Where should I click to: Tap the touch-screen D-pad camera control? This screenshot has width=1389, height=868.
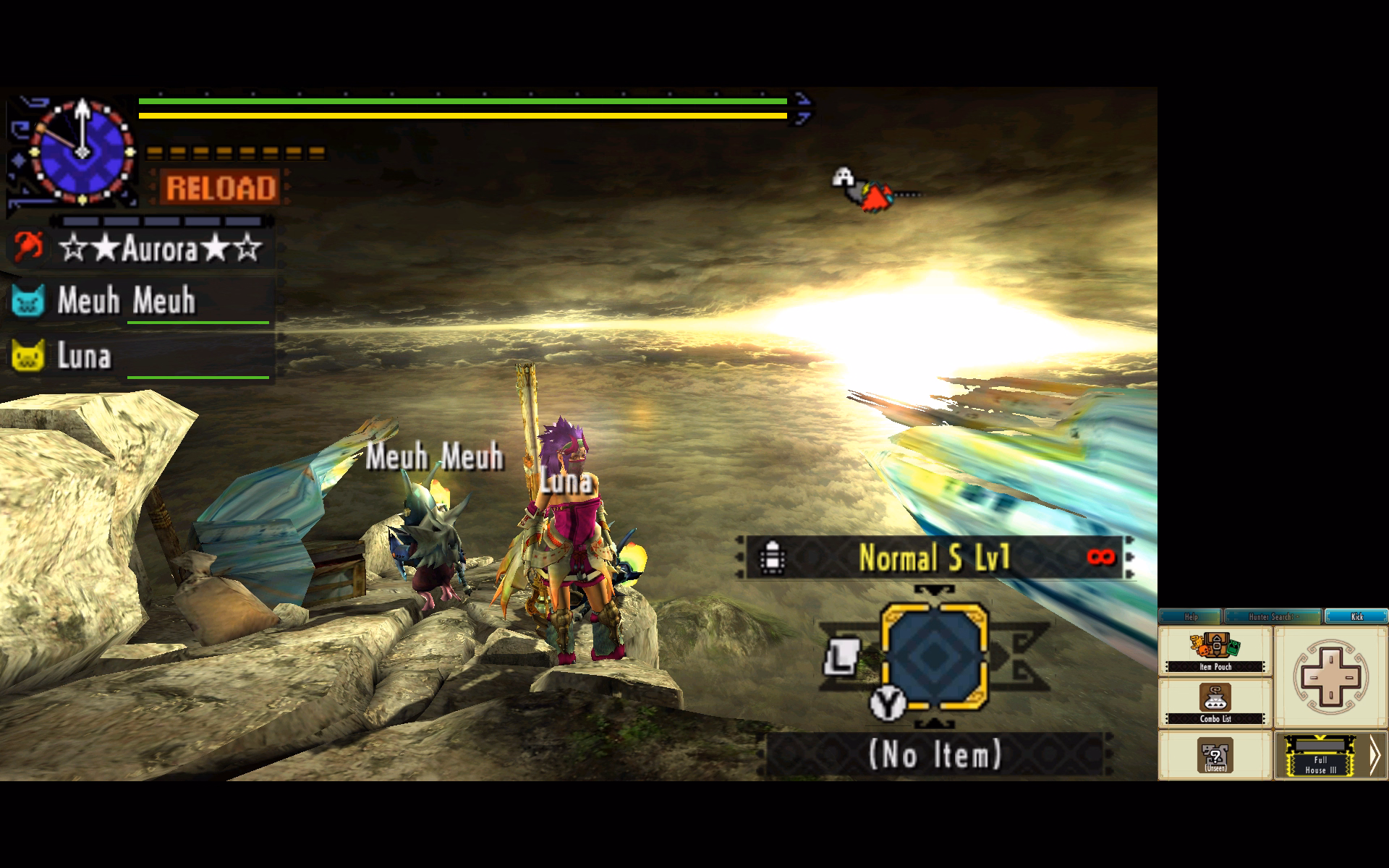click(1330, 677)
